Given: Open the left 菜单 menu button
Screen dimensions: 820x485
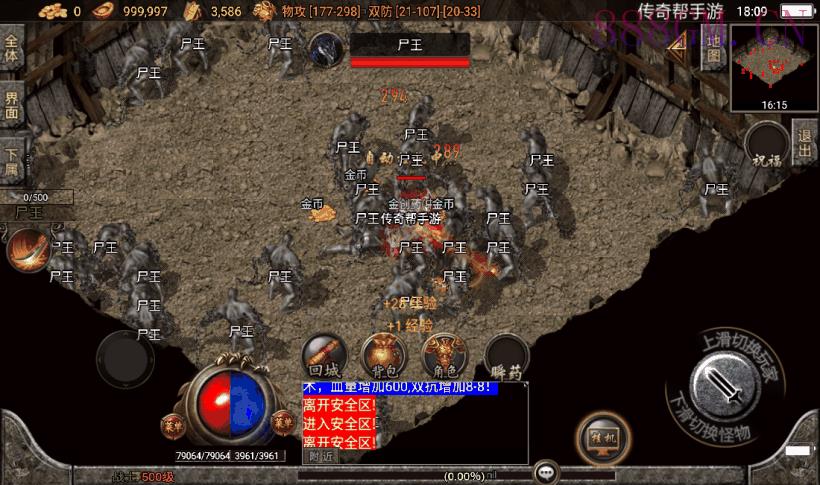Looking at the screenshot, I should [174, 423].
